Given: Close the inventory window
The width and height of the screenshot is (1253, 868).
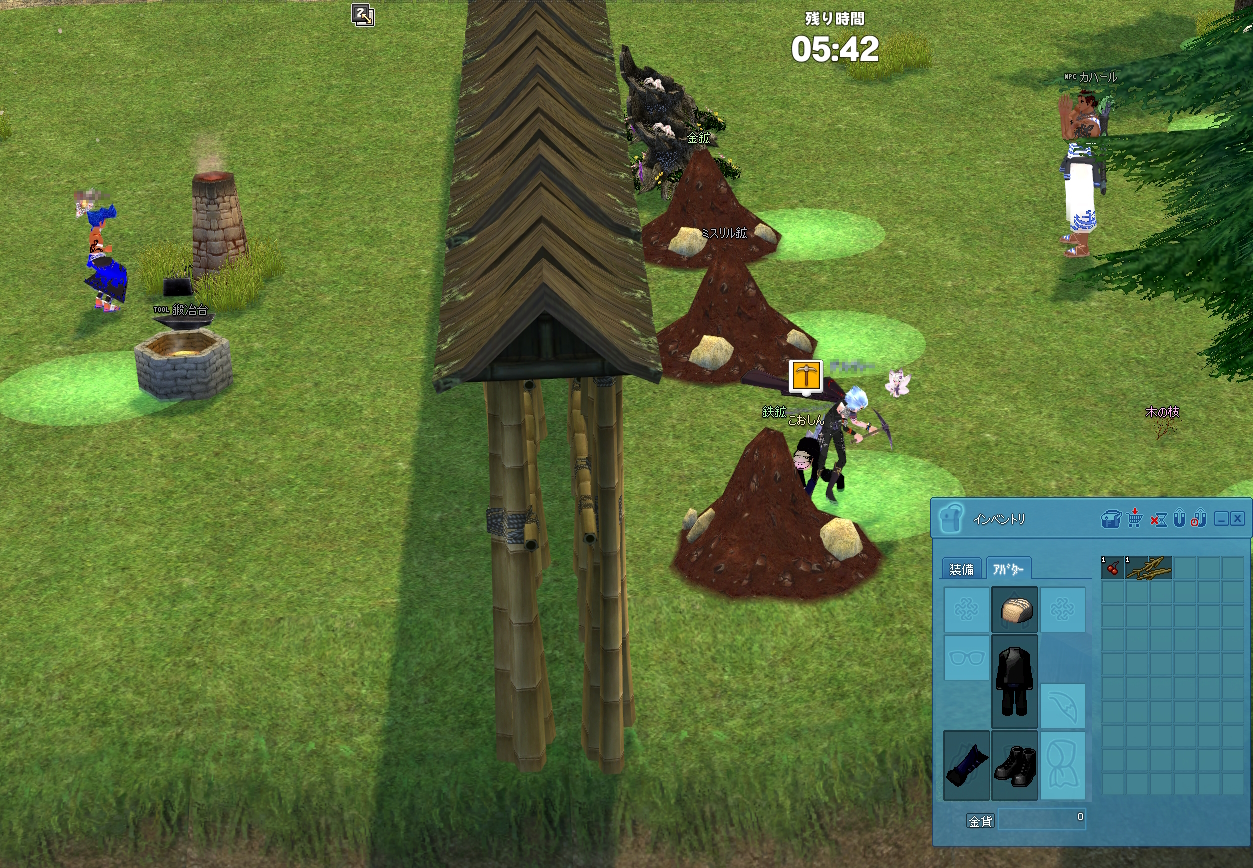Looking at the screenshot, I should pyautogui.click(x=1237, y=519).
